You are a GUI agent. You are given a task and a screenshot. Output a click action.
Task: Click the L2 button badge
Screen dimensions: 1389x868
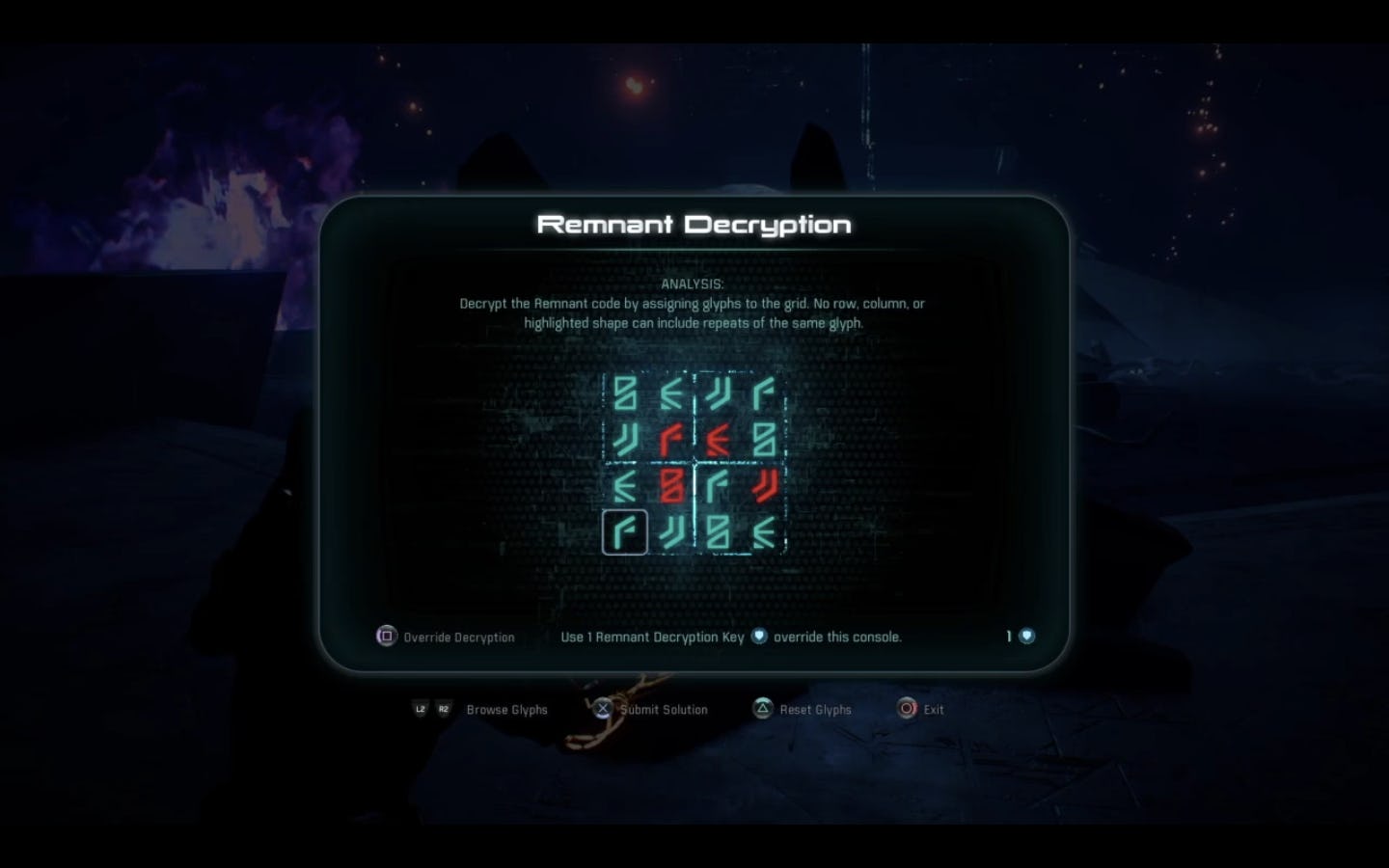[x=420, y=709]
